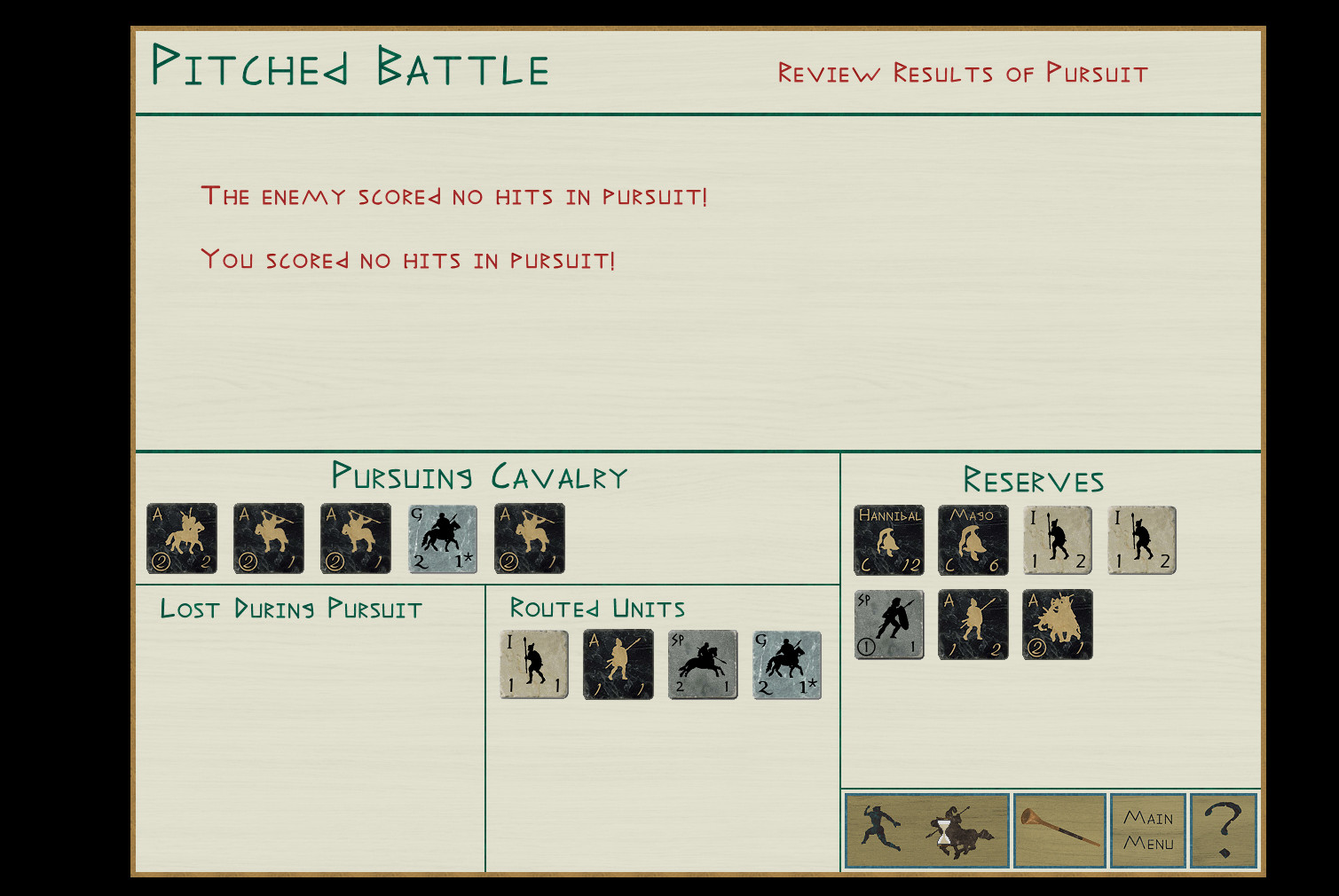The image size is (1339, 896).
Task: Click the dark A spearman in Routed Units
Action: [x=618, y=664]
